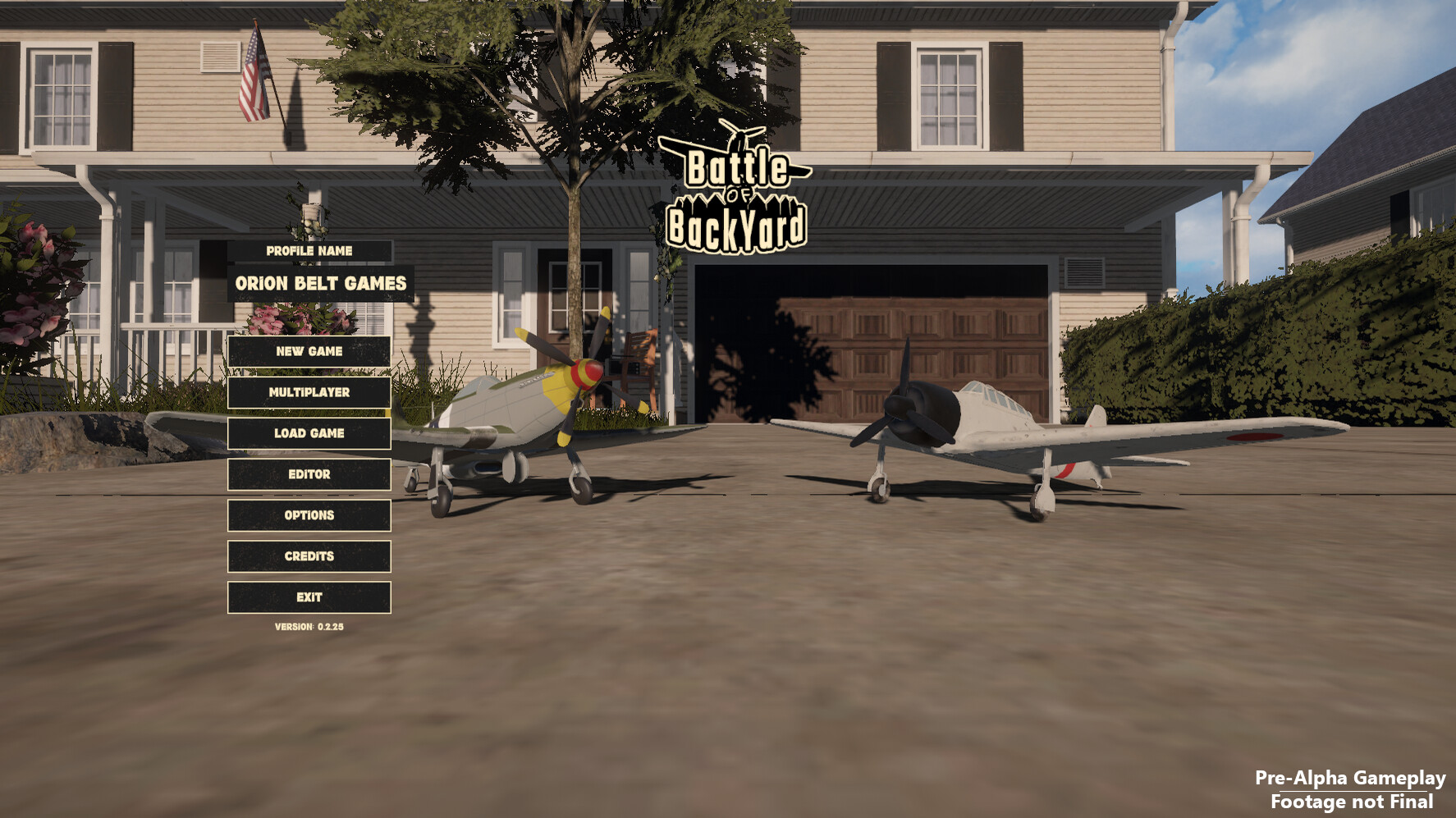
Task: View the Credits screen
Action: tap(309, 556)
